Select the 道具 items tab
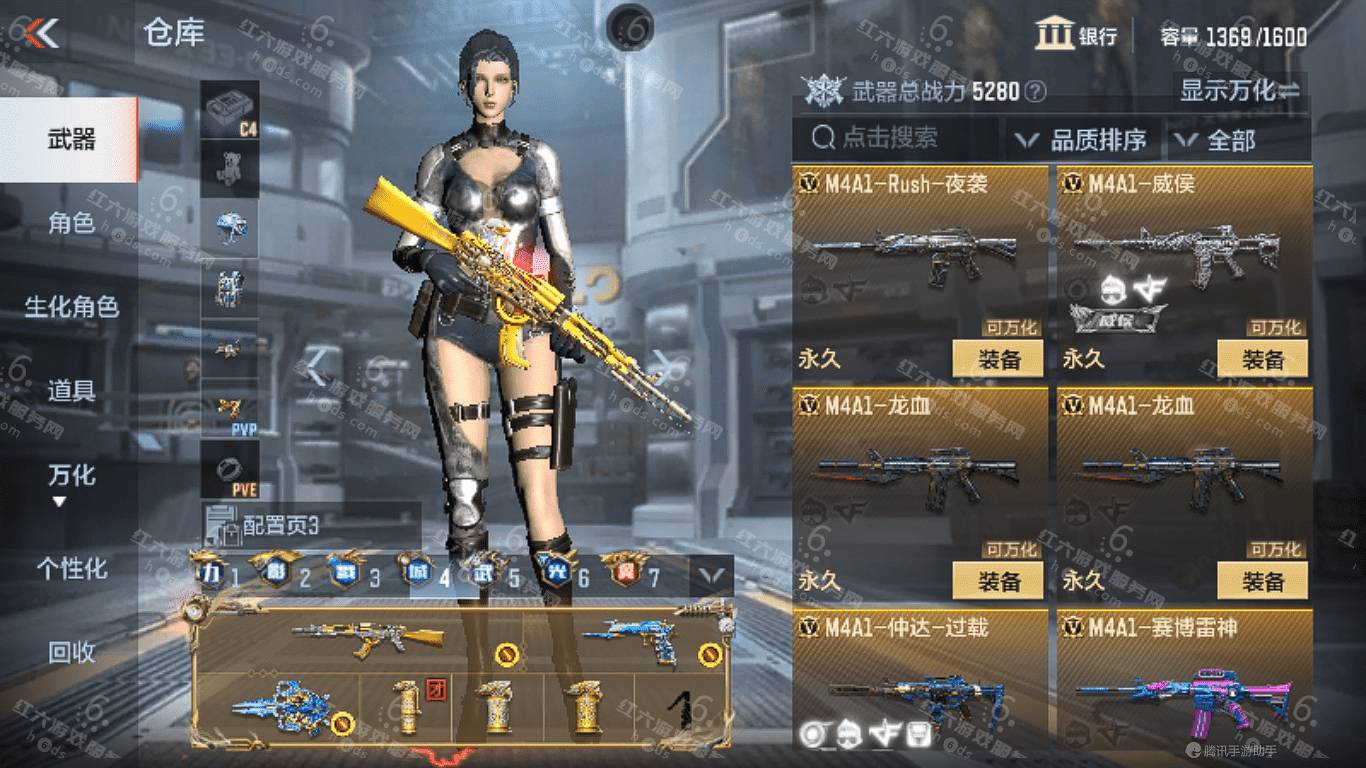Image resolution: width=1366 pixels, height=768 pixels. tap(70, 390)
